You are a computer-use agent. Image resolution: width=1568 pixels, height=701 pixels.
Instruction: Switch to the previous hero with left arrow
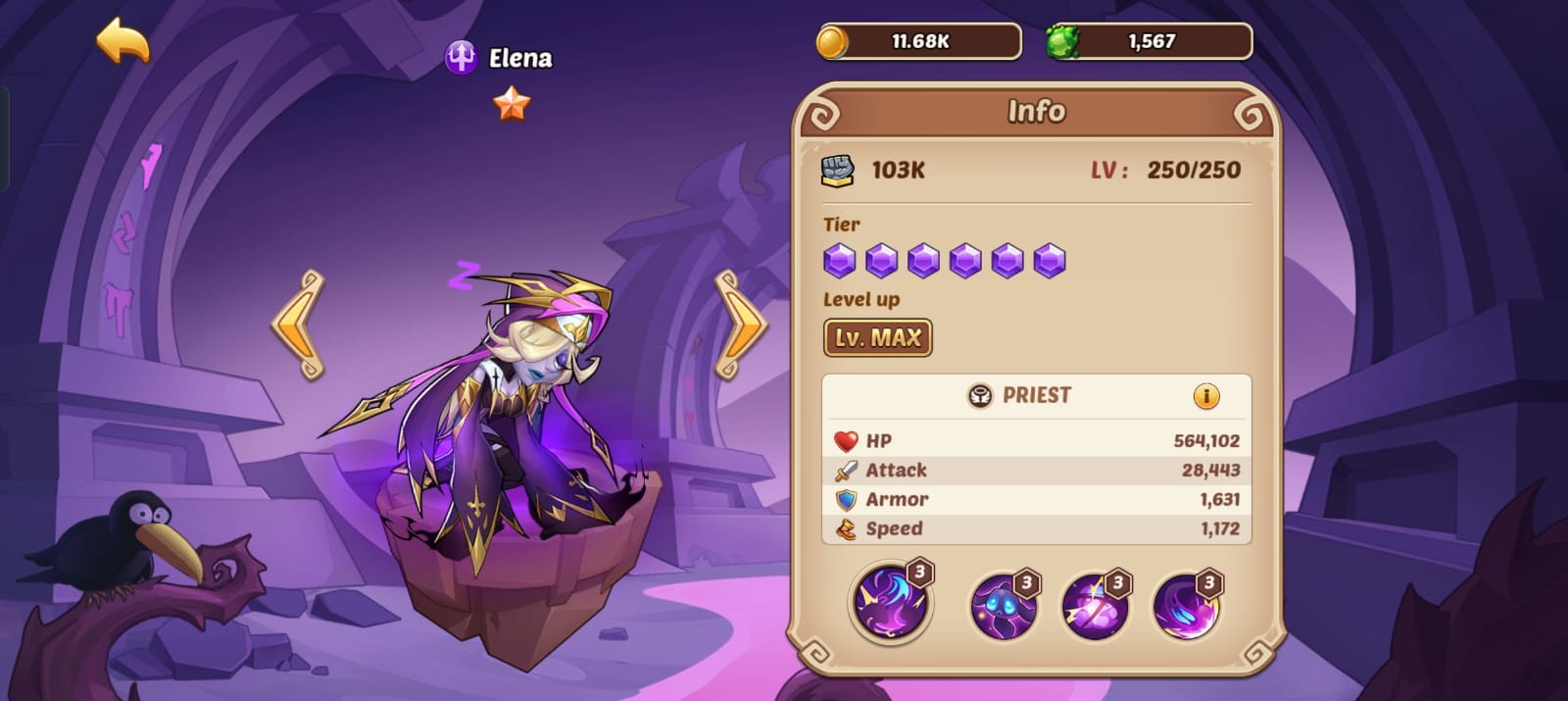(297, 325)
